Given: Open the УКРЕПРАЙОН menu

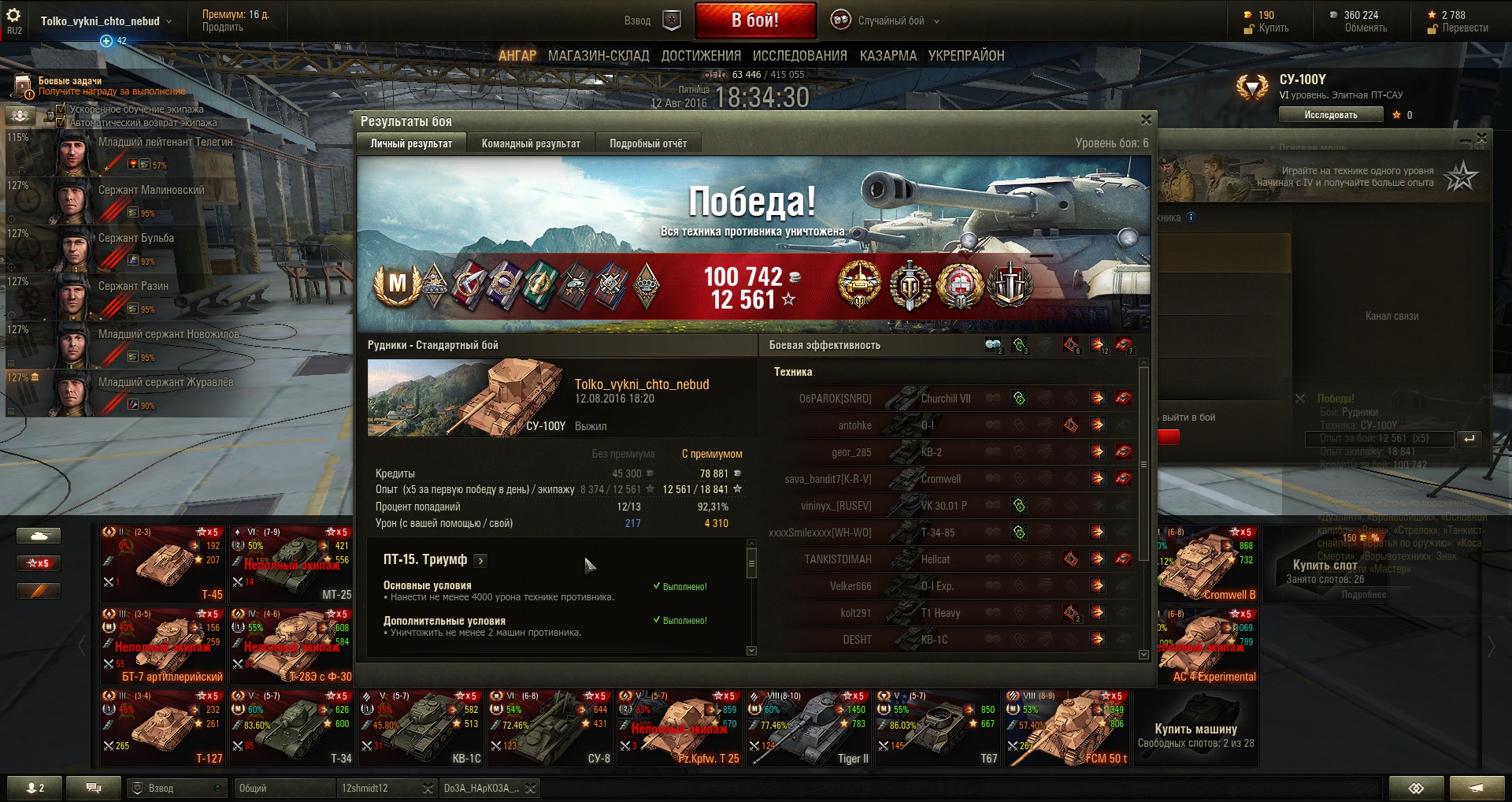Looking at the screenshot, I should click(x=965, y=56).
